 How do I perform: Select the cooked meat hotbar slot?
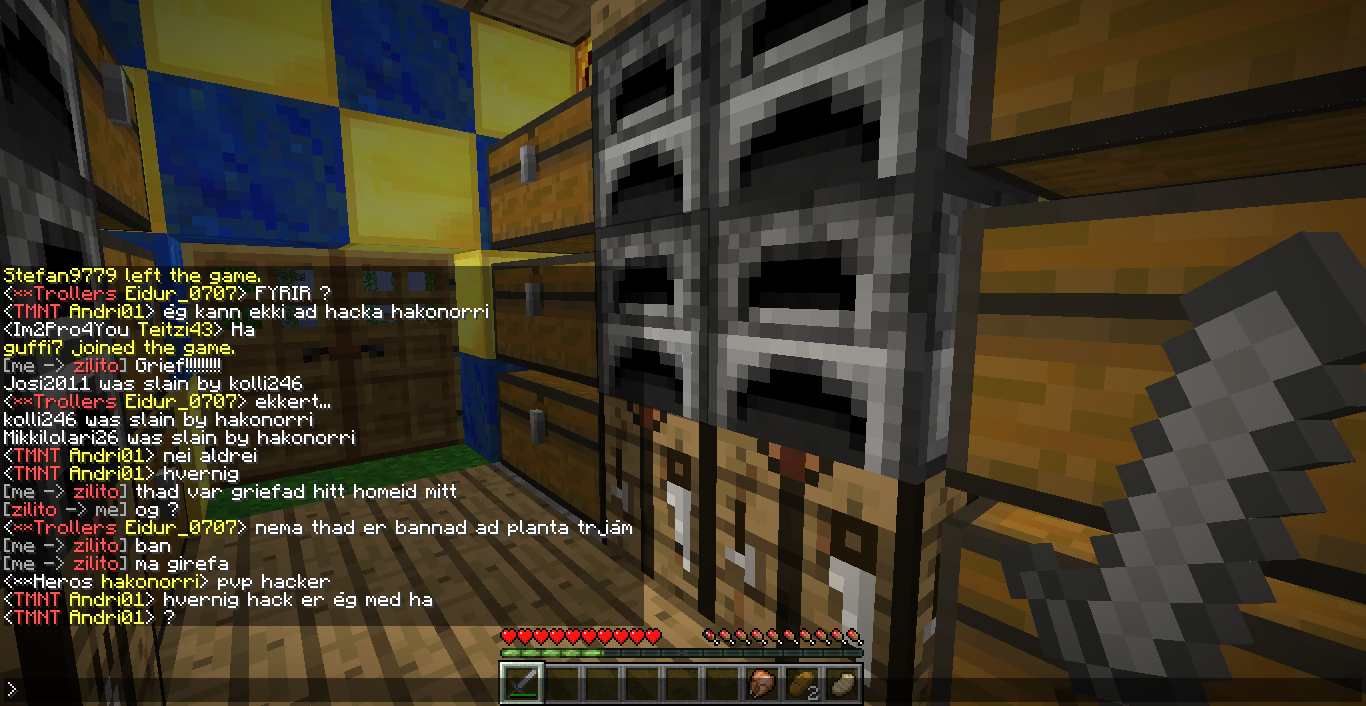tap(762, 683)
